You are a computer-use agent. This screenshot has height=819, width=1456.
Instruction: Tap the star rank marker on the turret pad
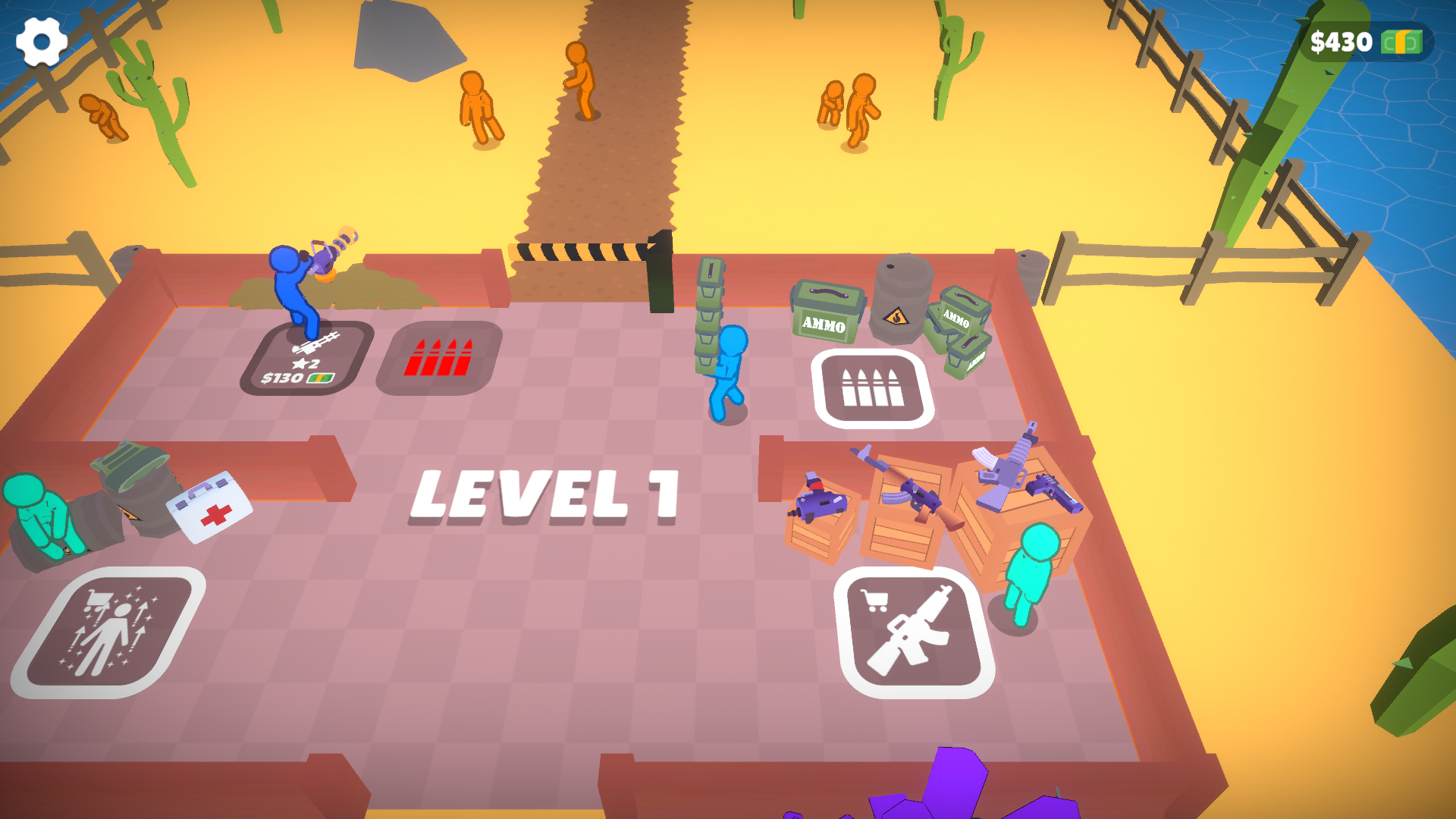point(300,366)
